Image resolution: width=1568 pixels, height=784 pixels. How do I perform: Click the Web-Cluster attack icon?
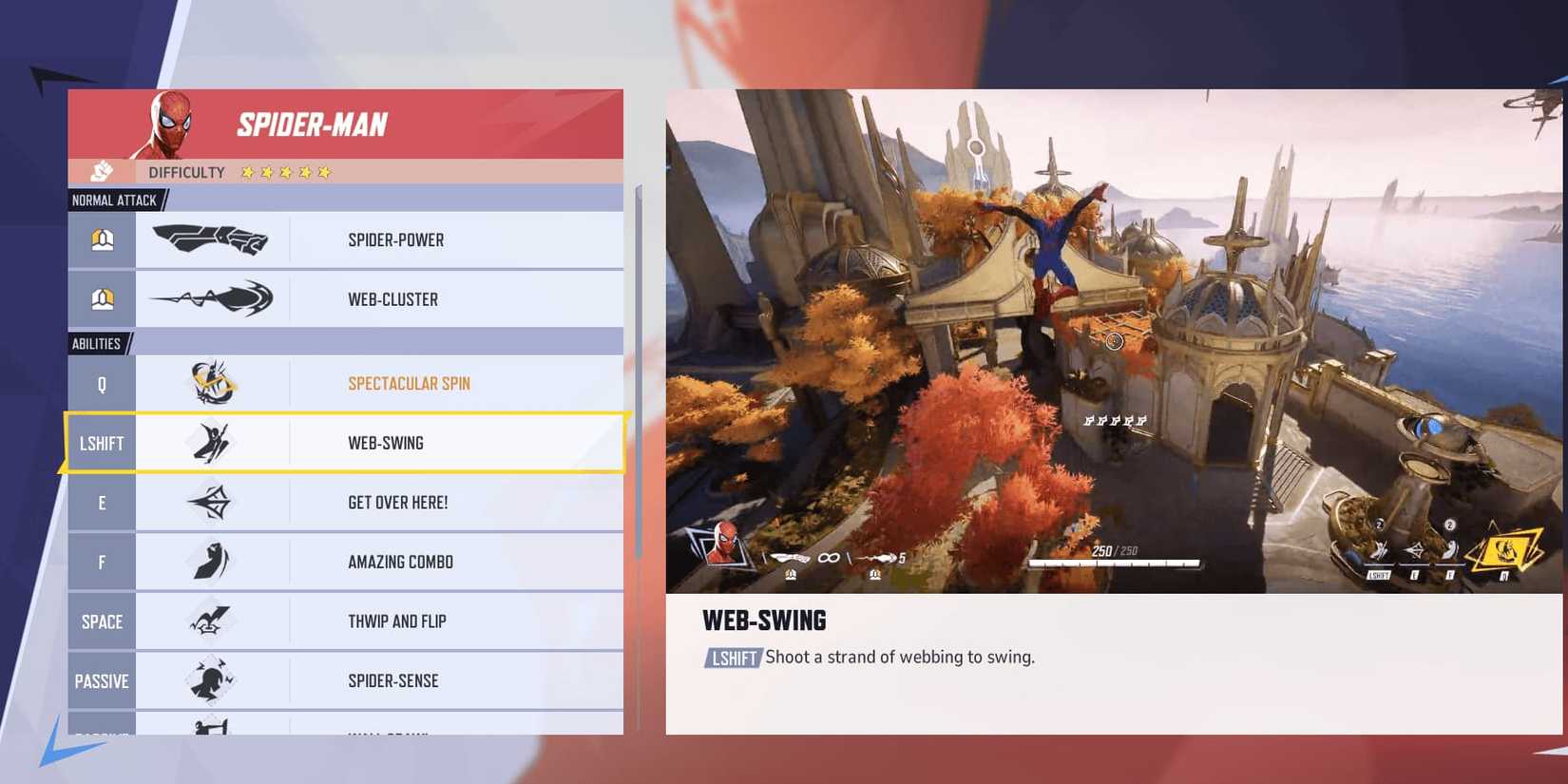click(x=211, y=298)
